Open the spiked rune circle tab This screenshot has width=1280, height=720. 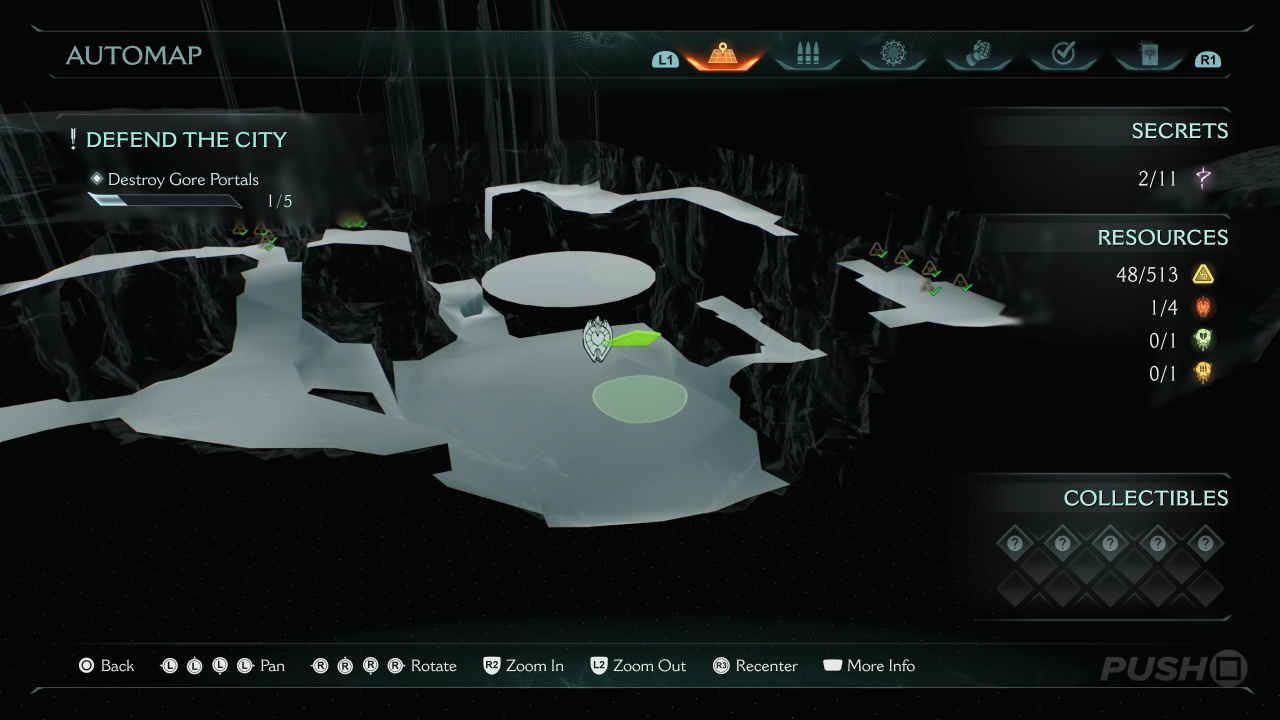pyautogui.click(x=892, y=55)
